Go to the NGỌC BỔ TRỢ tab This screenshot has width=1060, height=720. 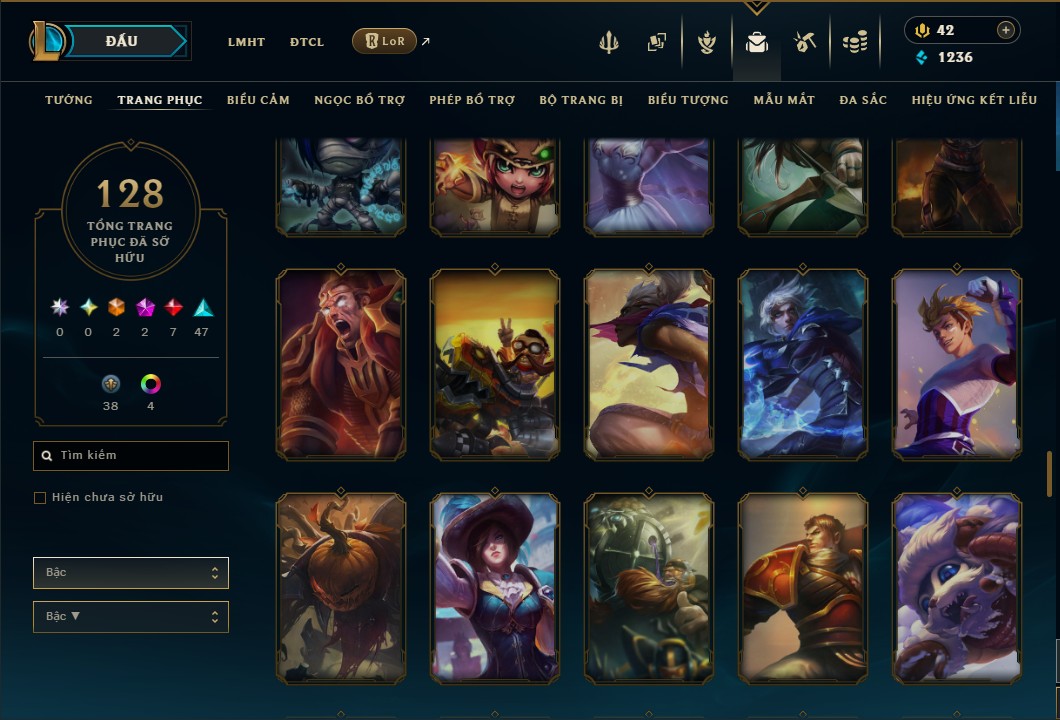(x=359, y=100)
